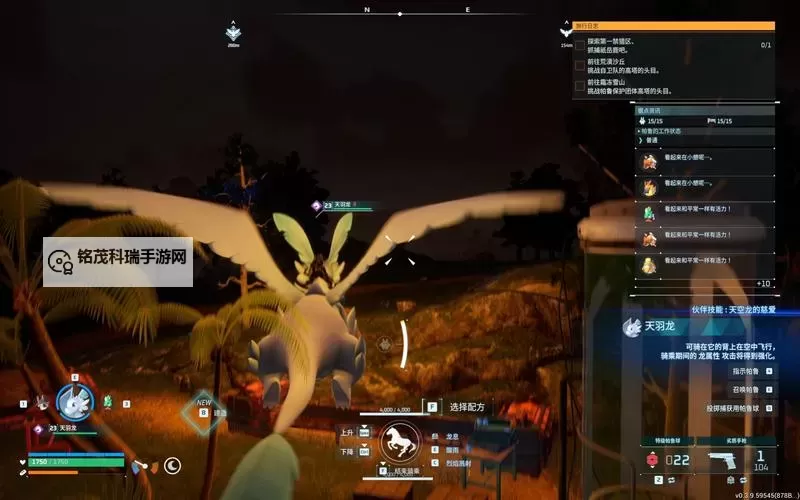Click the horse mount skill emblem

(x=399, y=441)
